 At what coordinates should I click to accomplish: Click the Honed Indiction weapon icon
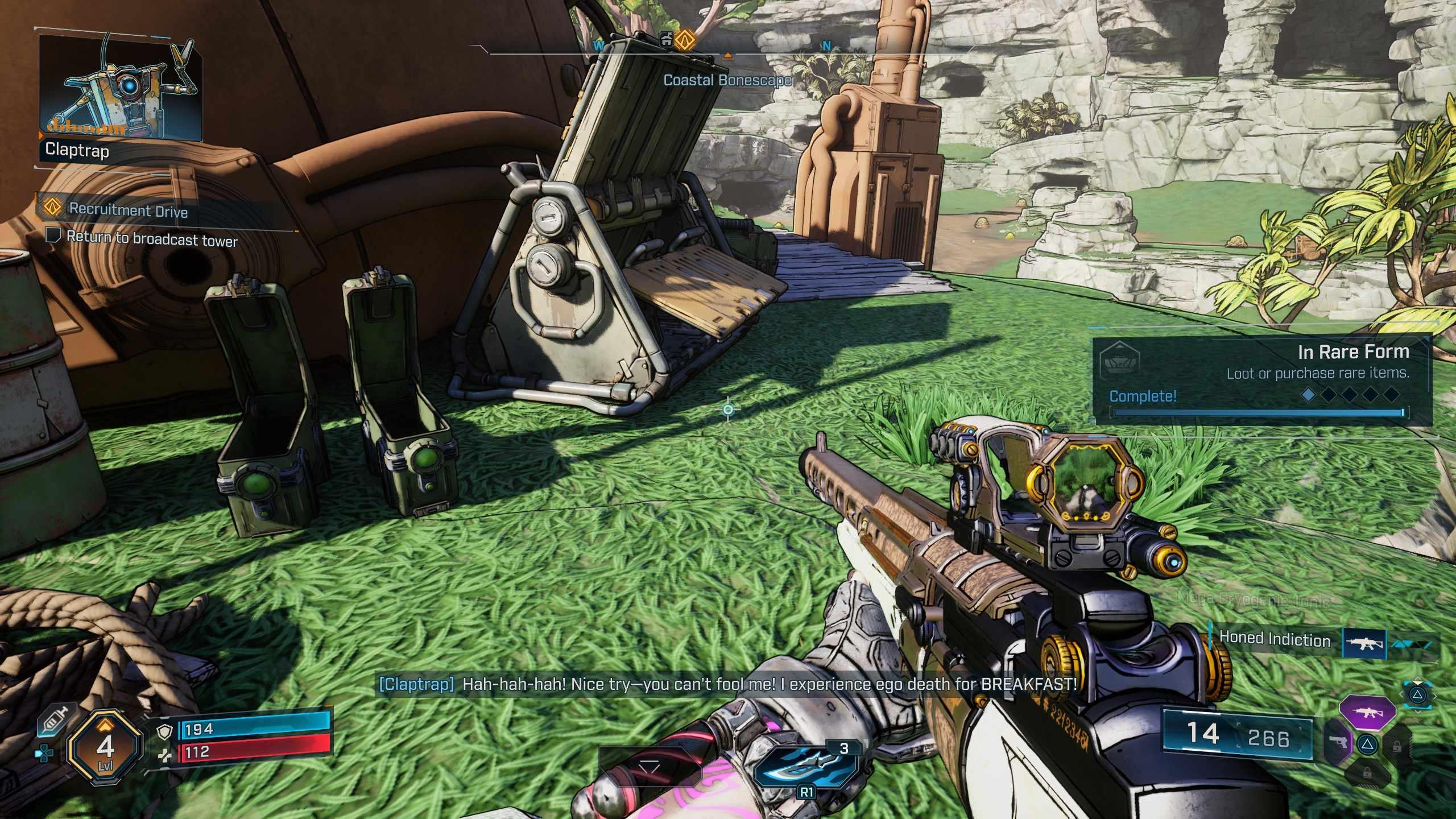(x=1364, y=643)
